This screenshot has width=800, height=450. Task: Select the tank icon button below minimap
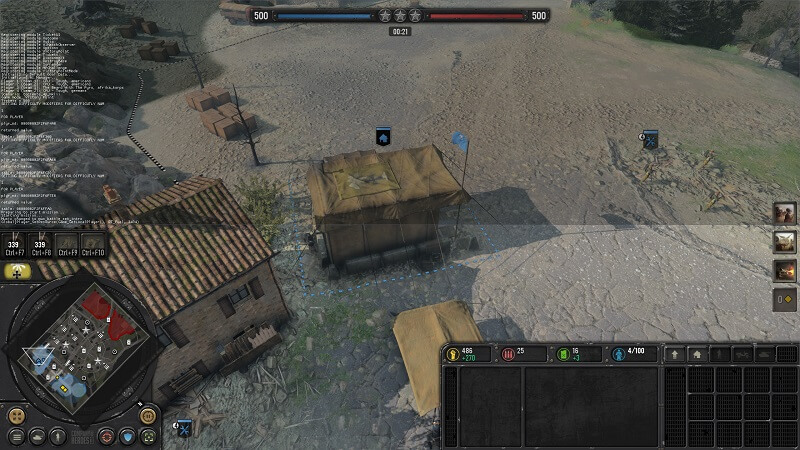coord(37,436)
